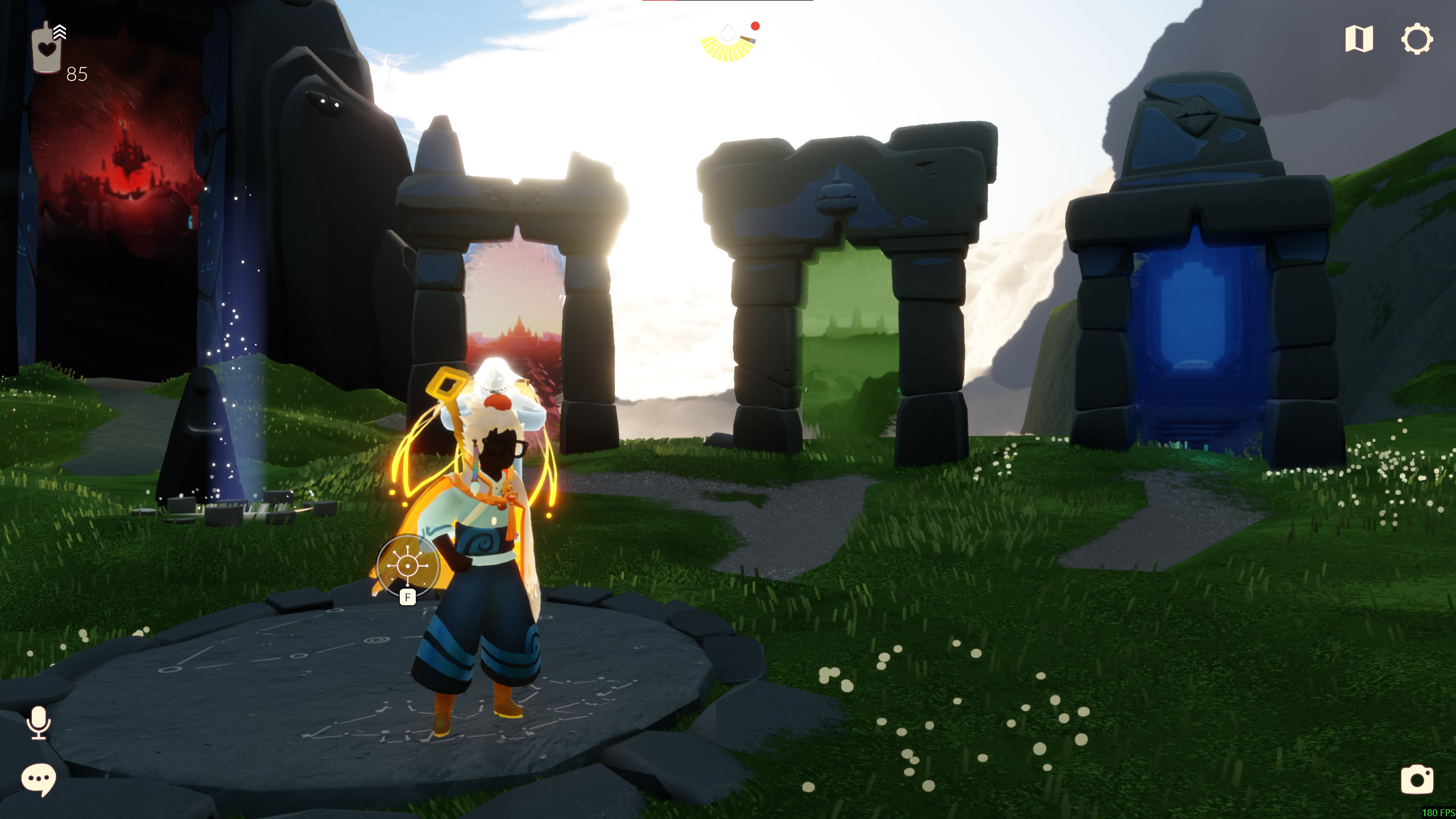Take a photo with the camera button

click(x=1417, y=779)
